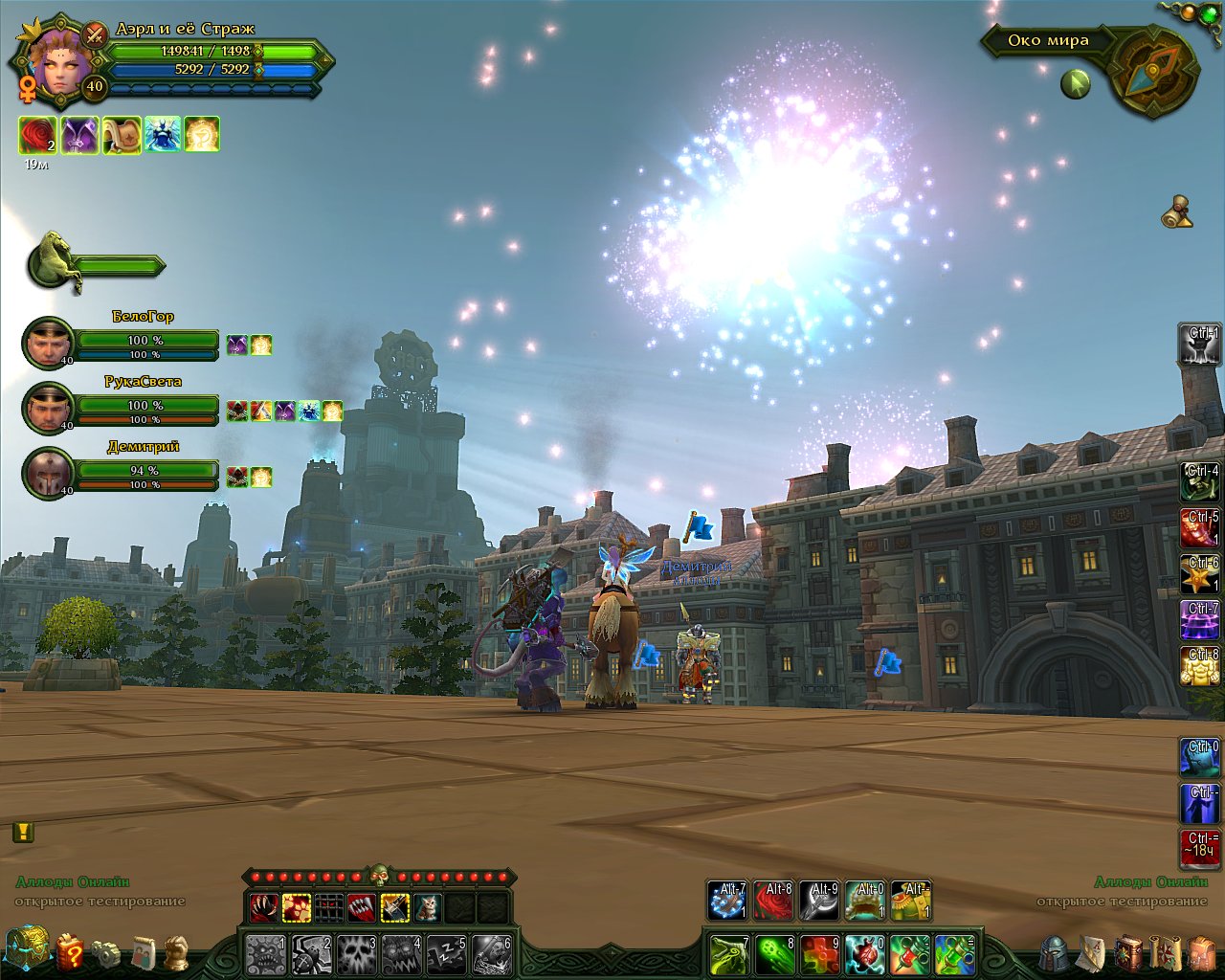Use the sleep Zzz ability in slot 5
Image resolution: width=1225 pixels, height=980 pixels.
pos(446,954)
